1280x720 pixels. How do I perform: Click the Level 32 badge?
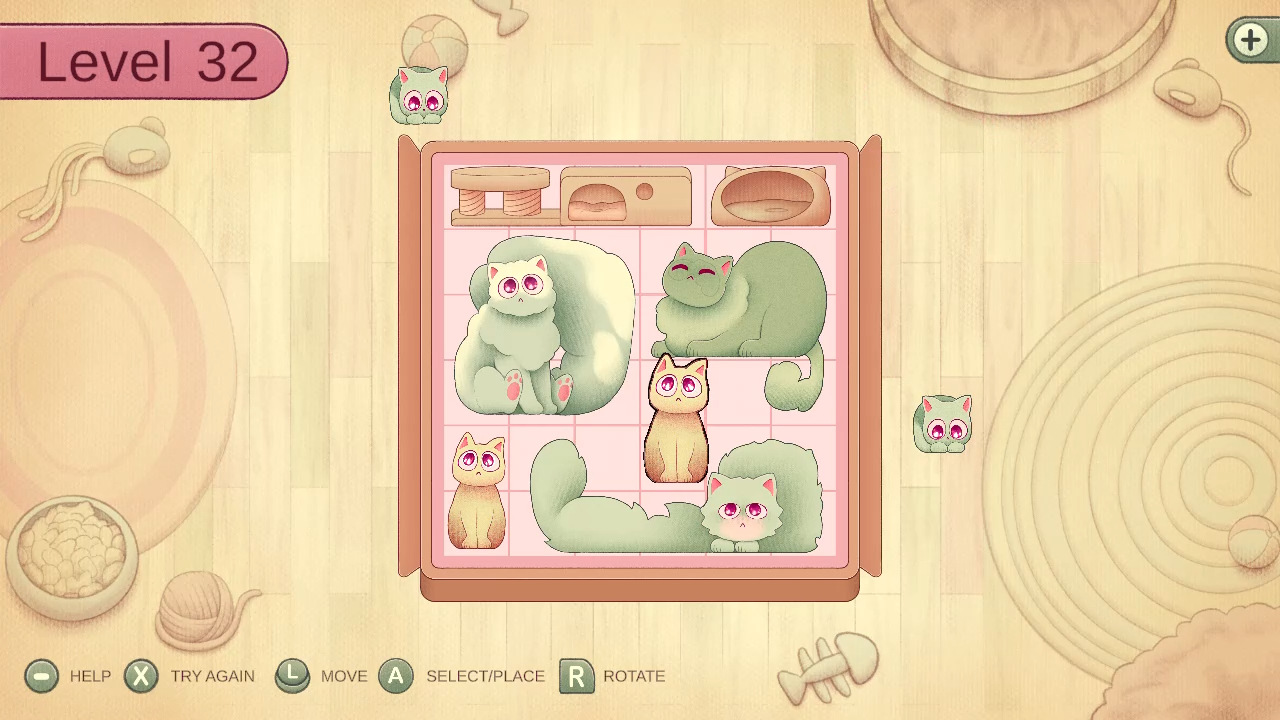coord(140,62)
